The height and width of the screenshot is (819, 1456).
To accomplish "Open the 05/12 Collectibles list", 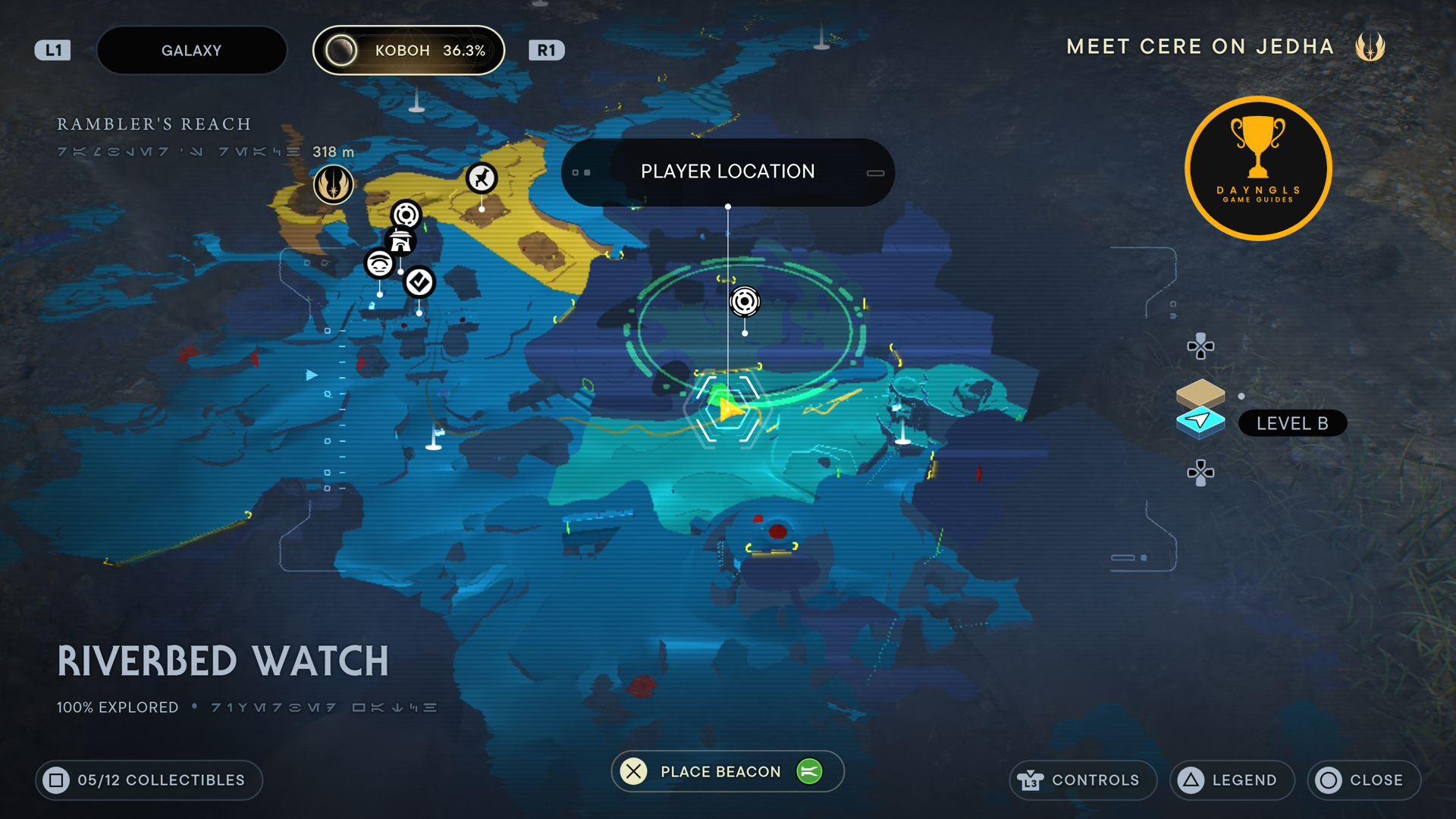I will [149, 780].
